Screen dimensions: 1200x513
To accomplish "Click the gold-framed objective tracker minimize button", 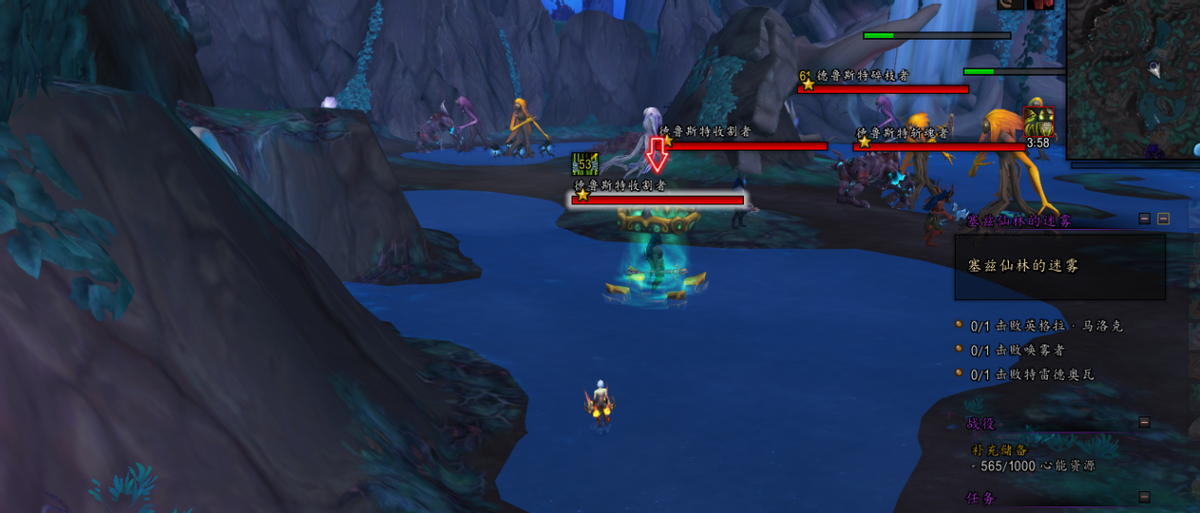I will 1163,218.
